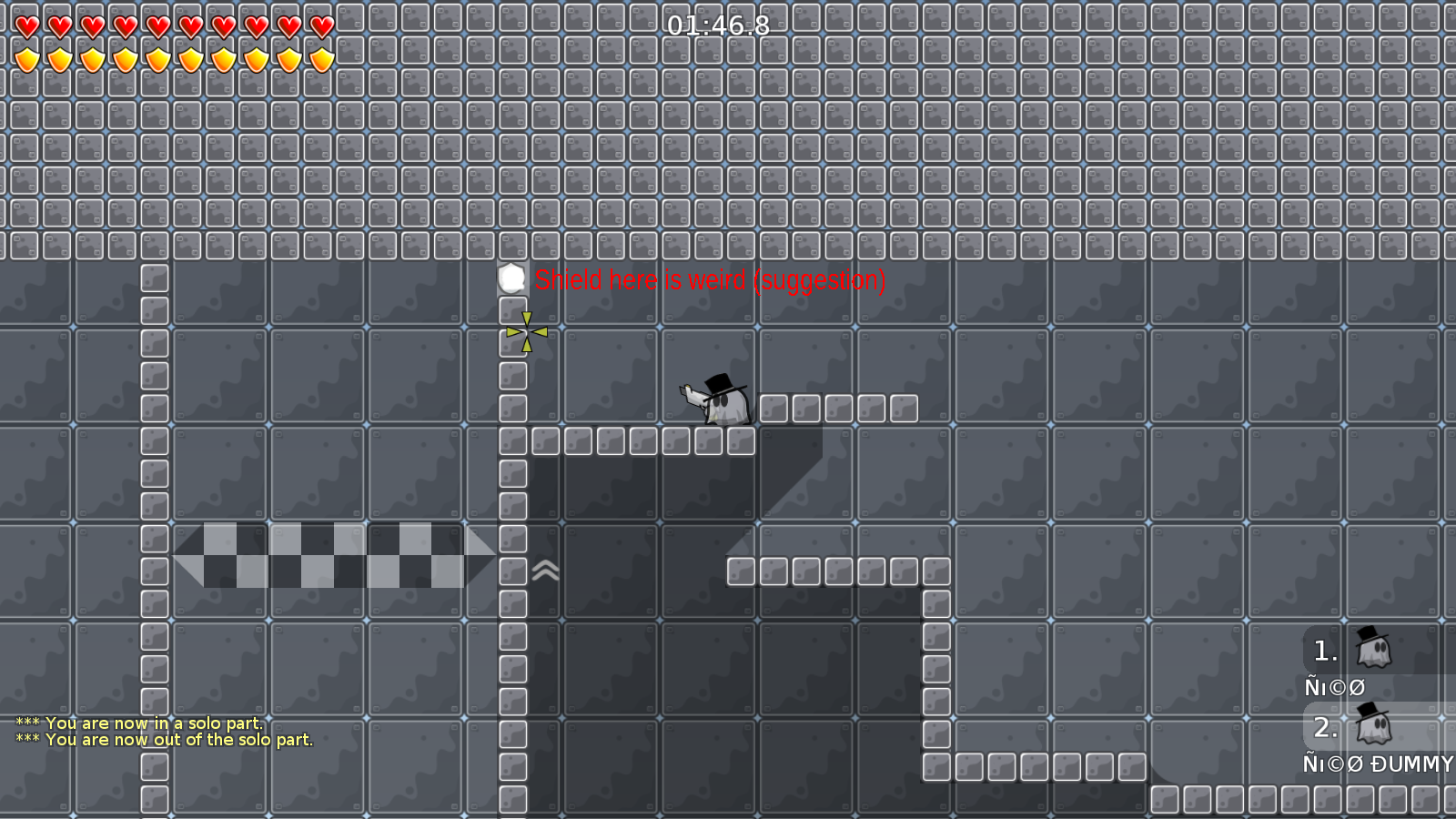
Task: Expand the rank 1 scoreboard entry for Ñı©Ø
Action: click(1324, 651)
